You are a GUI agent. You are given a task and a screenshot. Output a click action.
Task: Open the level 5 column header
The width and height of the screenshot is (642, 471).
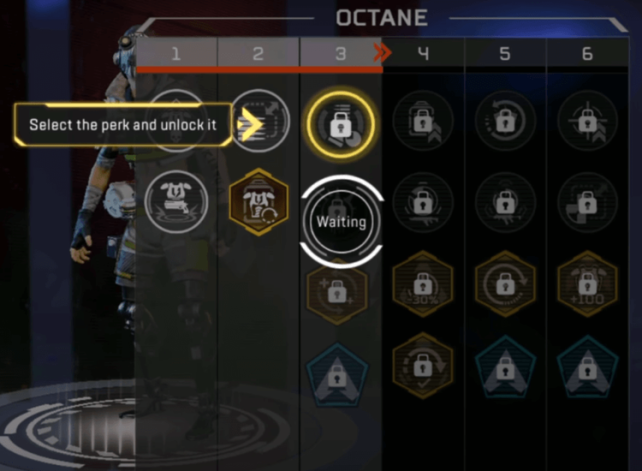(505, 54)
